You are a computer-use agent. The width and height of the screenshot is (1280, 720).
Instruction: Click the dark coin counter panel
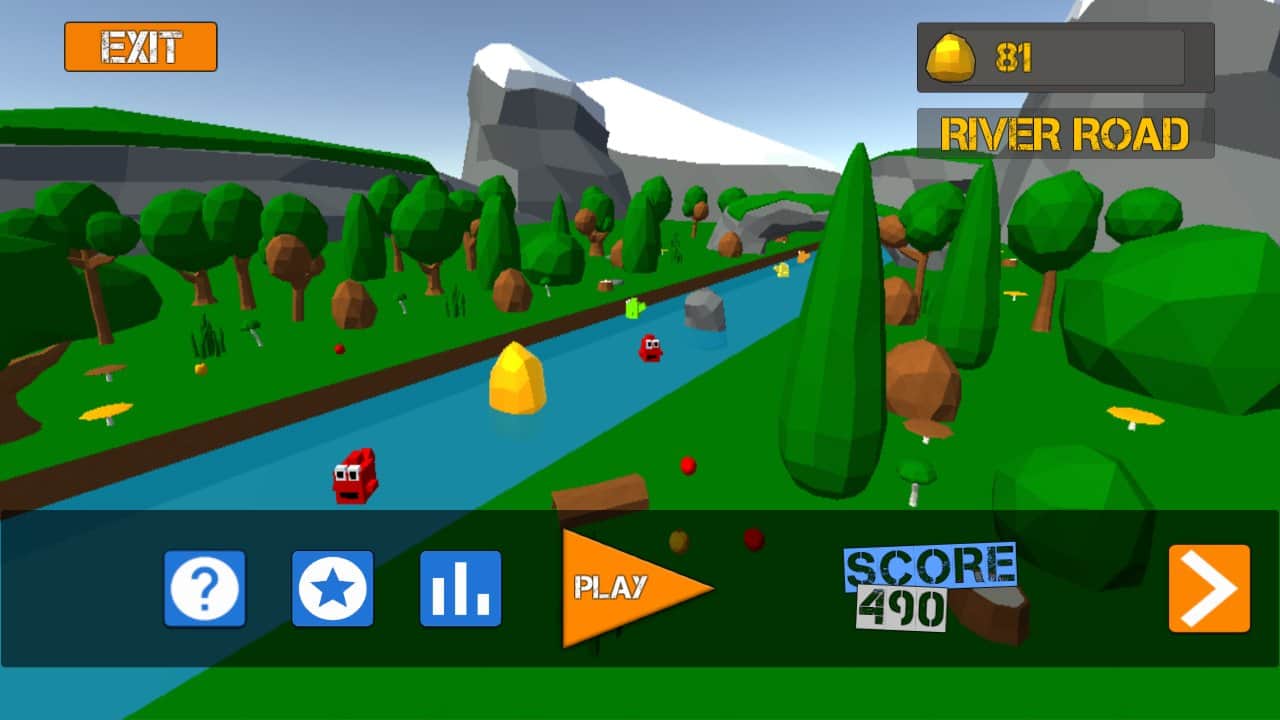click(1063, 57)
